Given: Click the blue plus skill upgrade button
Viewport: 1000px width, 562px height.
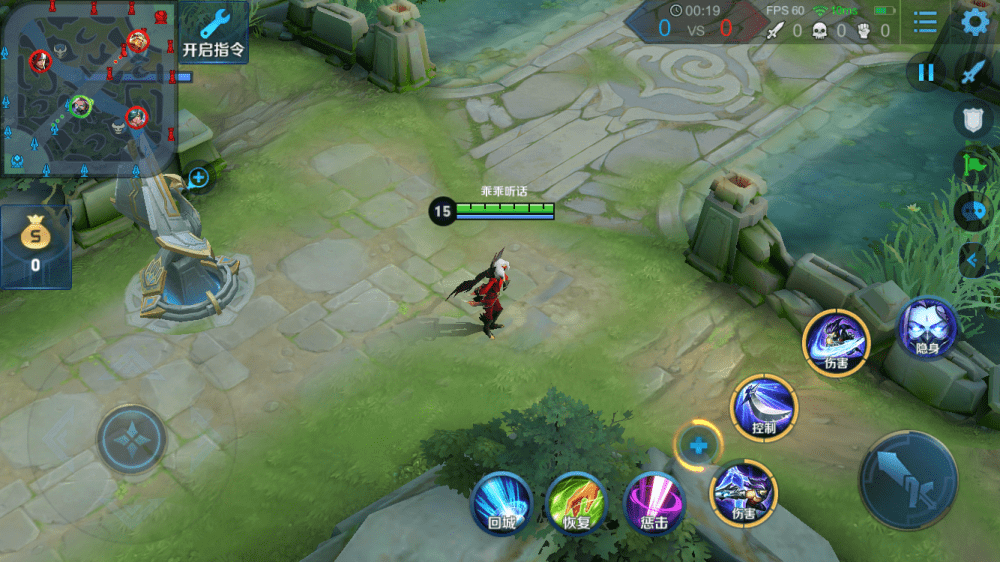Looking at the screenshot, I should pyautogui.click(x=698, y=445).
